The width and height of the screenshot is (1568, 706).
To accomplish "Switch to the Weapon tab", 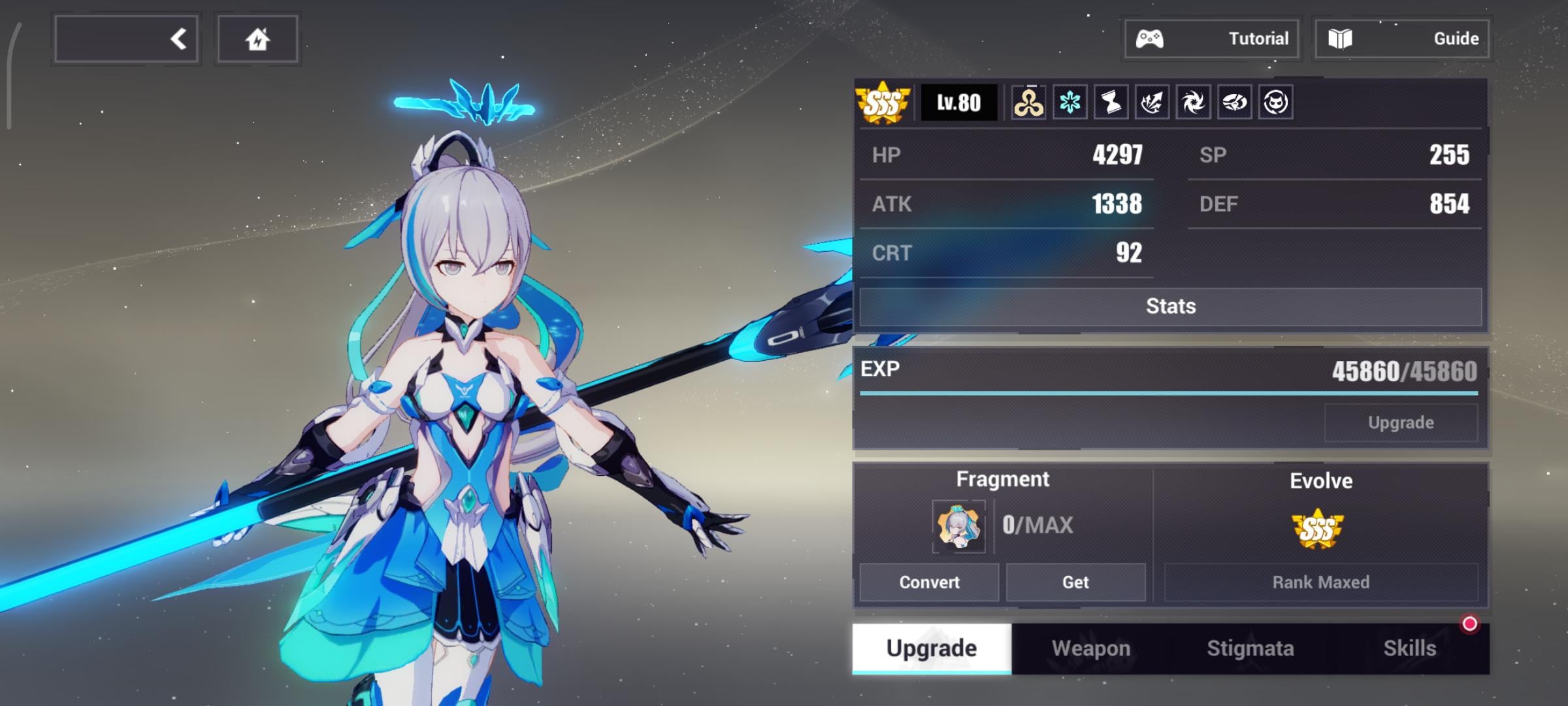I will tap(1090, 648).
